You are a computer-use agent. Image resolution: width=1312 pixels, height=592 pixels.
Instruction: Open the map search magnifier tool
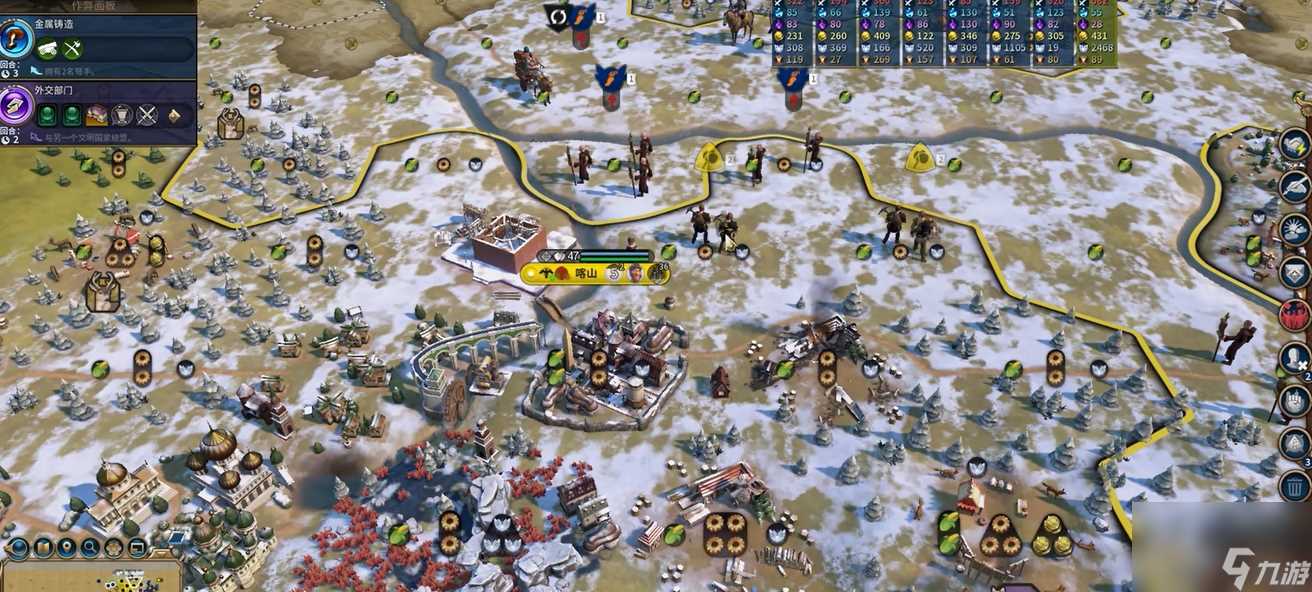point(90,547)
